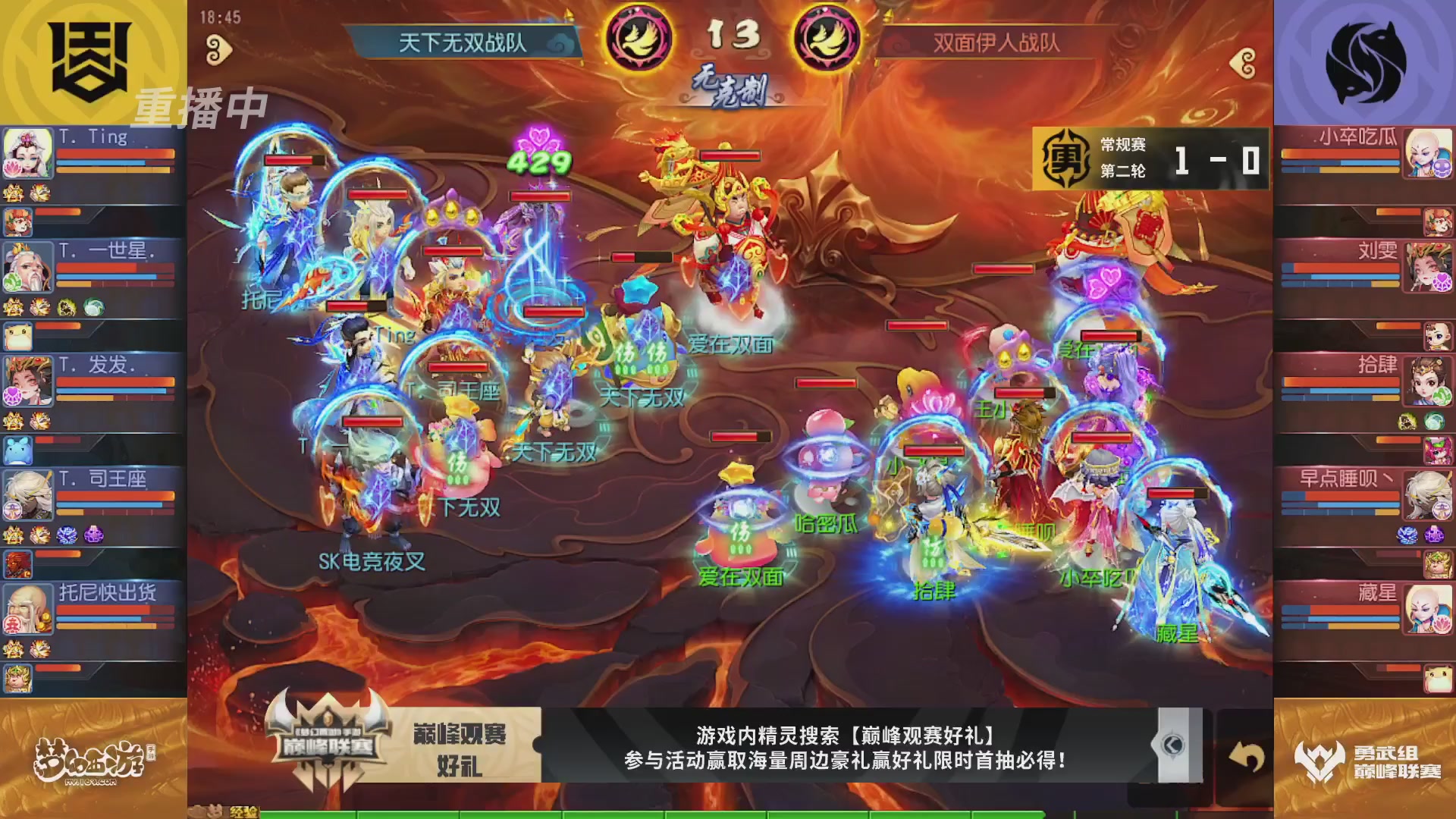Select T. Ting's pink lotus school emblem

pos(12,168)
